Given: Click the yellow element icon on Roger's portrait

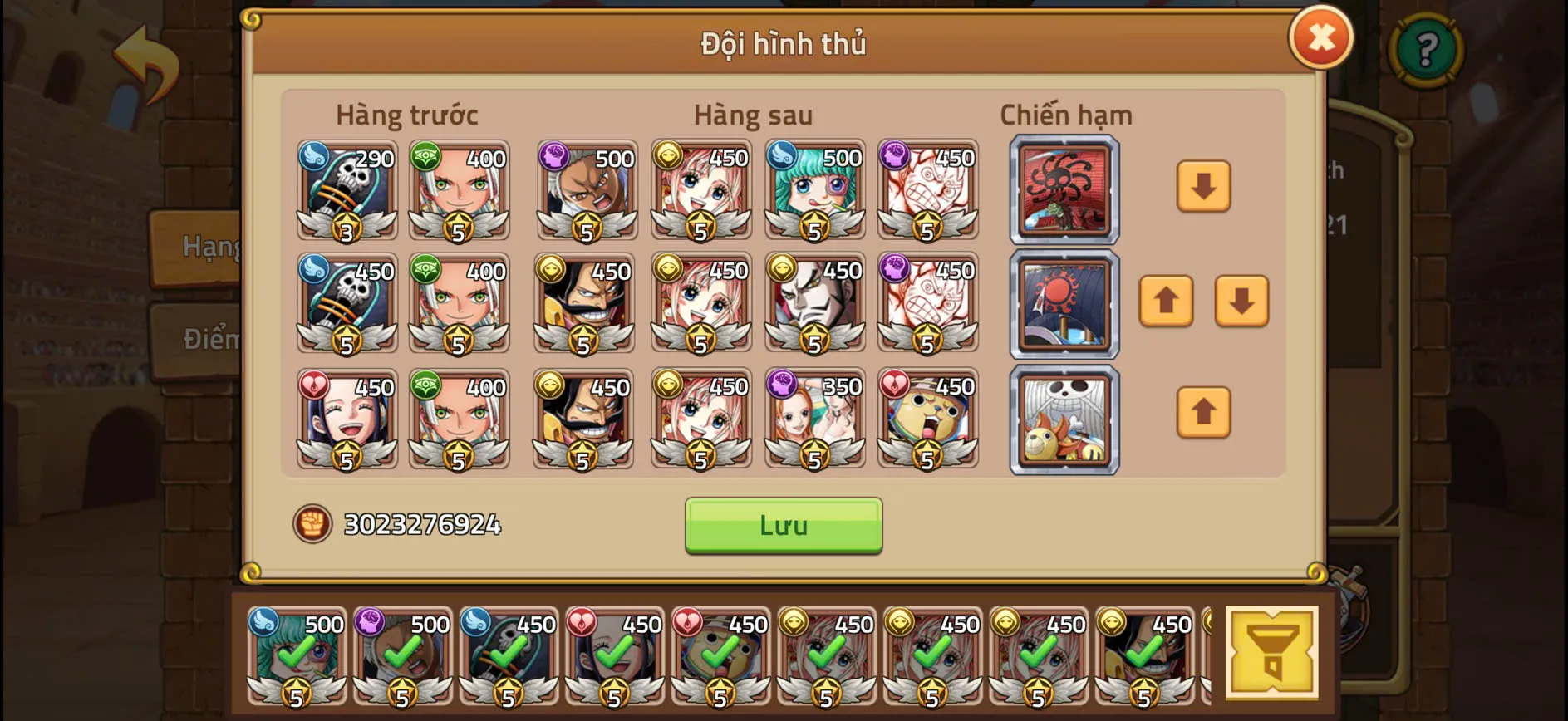Looking at the screenshot, I should 552,271.
